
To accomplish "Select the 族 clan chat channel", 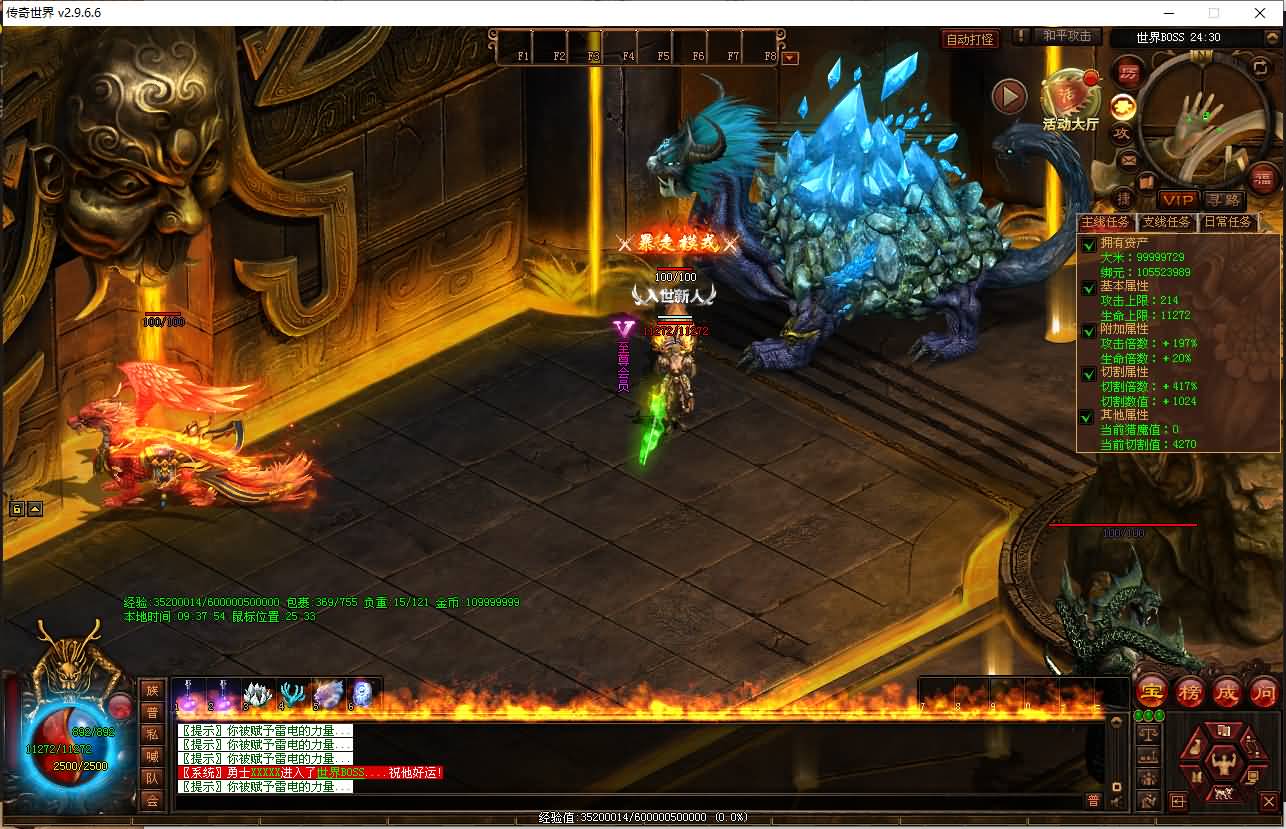I will click(x=152, y=690).
